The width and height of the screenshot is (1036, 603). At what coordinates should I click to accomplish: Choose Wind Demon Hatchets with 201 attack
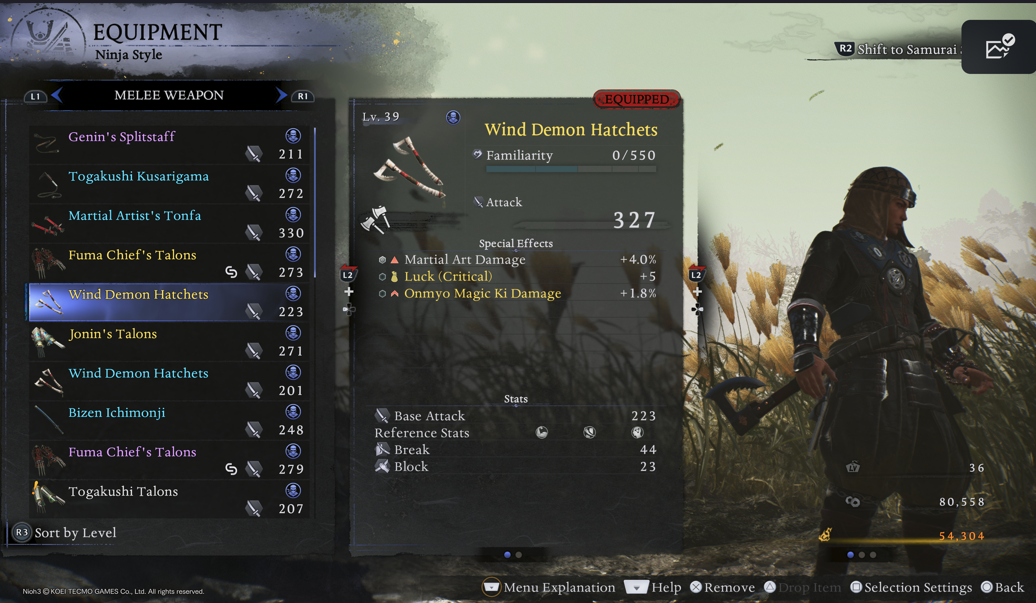pos(170,381)
